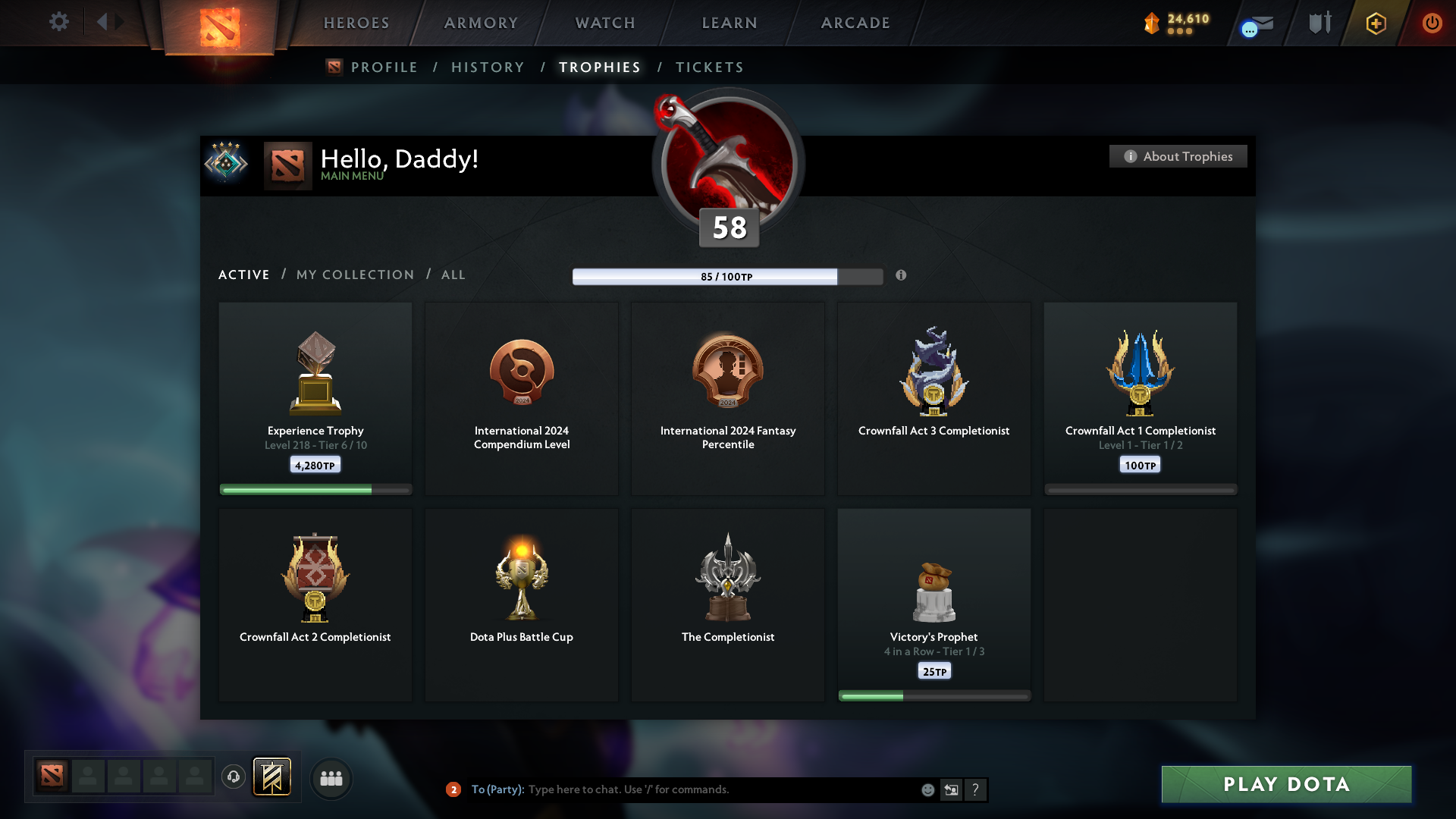Image resolution: width=1456 pixels, height=819 pixels.
Task: Click the emoticon smiley in the chat bar
Action: coord(927,789)
